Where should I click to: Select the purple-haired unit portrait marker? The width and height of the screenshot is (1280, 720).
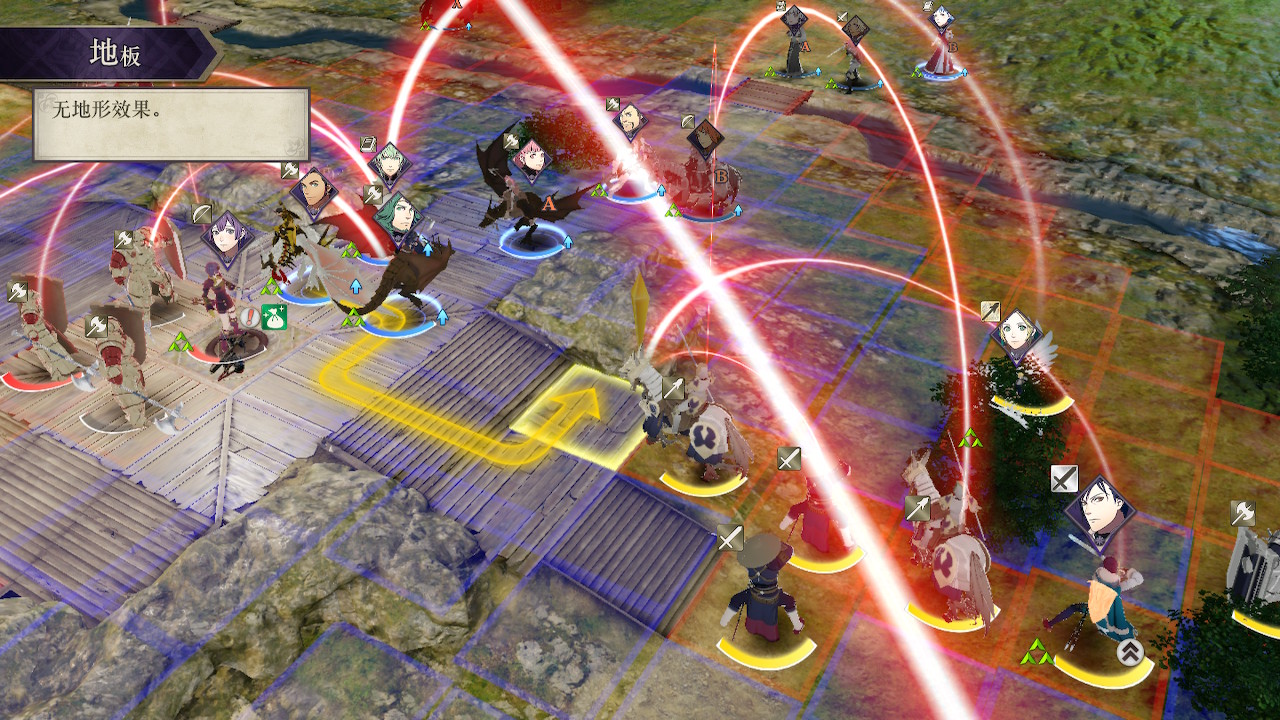coord(226,240)
